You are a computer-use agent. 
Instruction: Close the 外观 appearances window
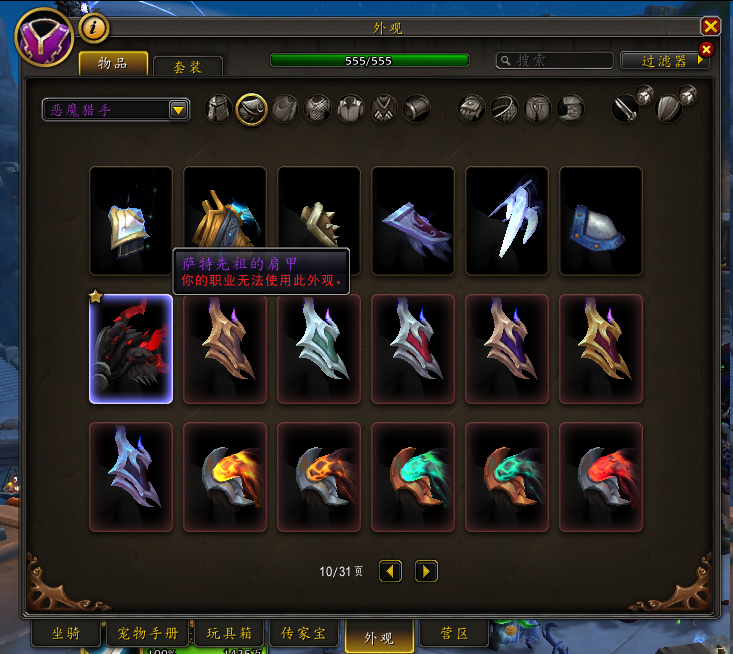(x=710, y=27)
